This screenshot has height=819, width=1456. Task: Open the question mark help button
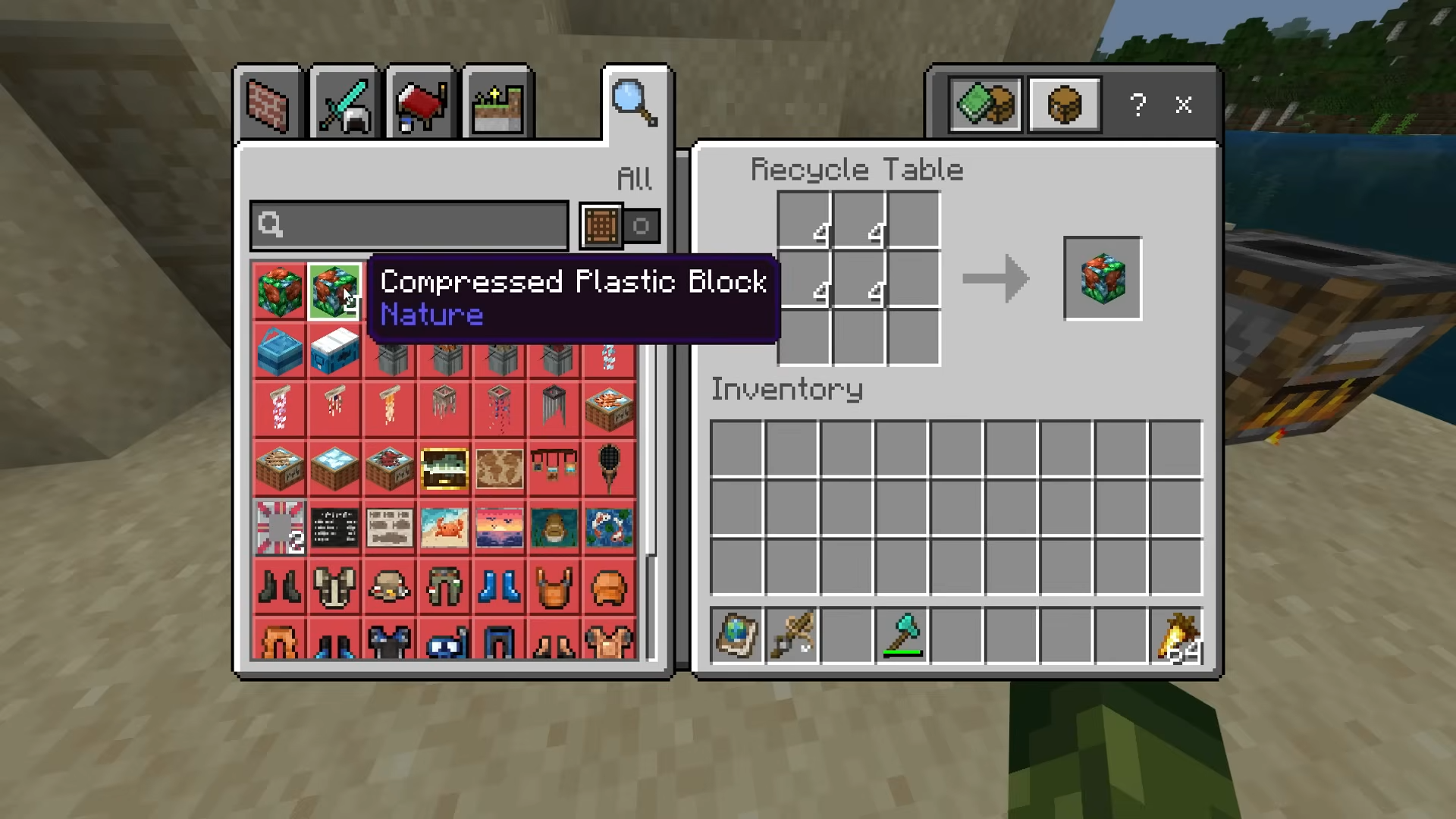pos(1137,105)
